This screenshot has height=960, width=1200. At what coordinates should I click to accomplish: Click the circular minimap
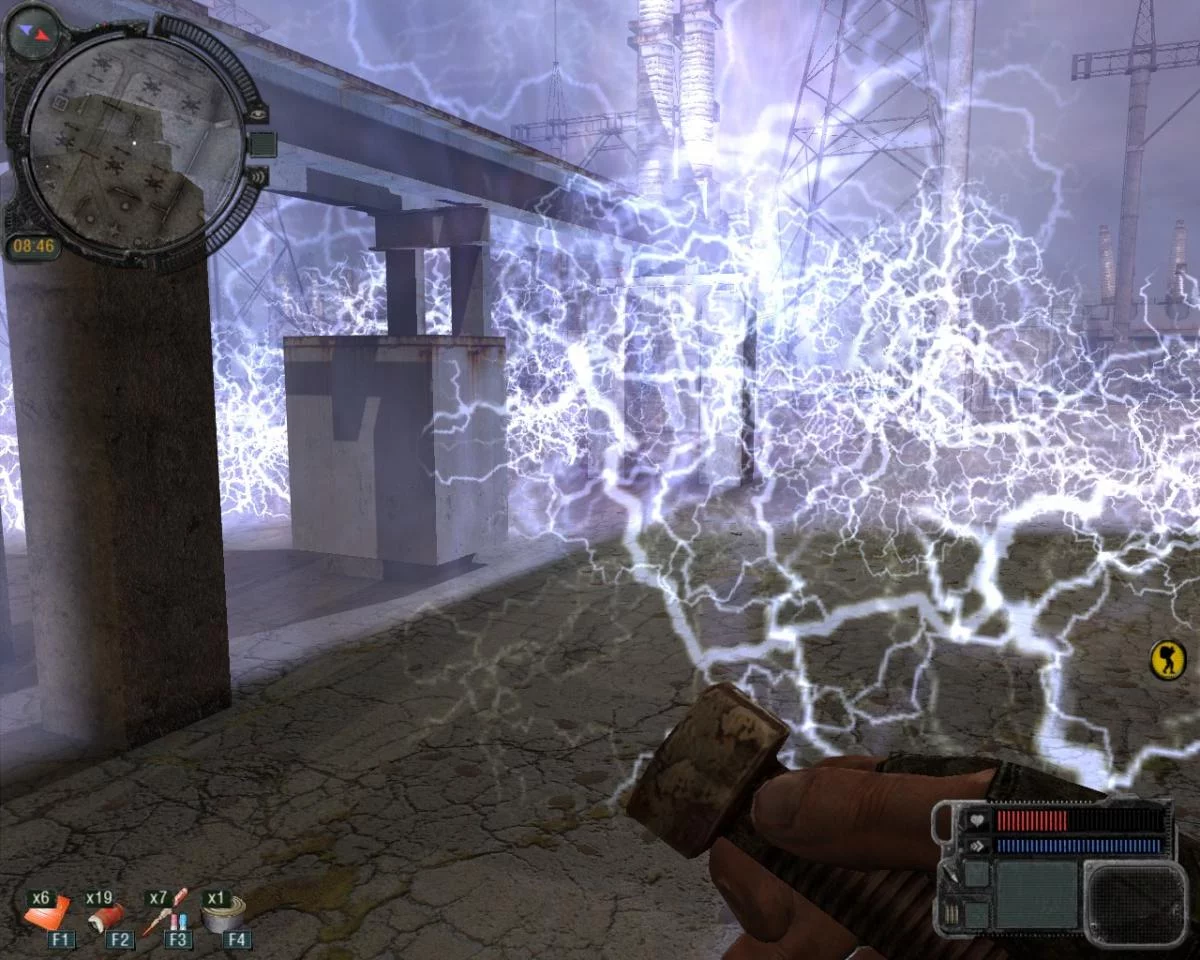pyautogui.click(x=133, y=143)
